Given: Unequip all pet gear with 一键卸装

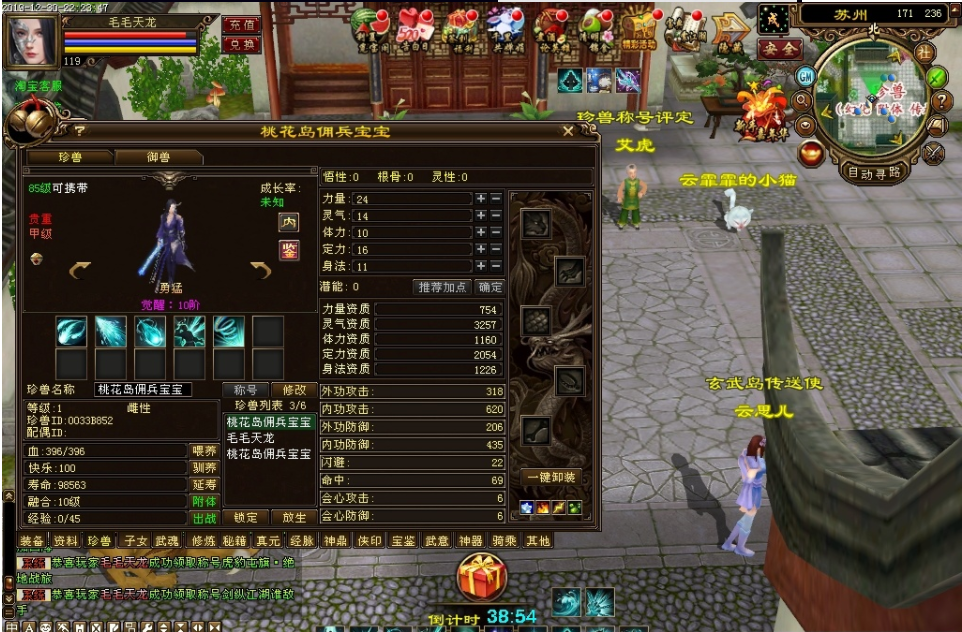Looking at the screenshot, I should point(550,478).
